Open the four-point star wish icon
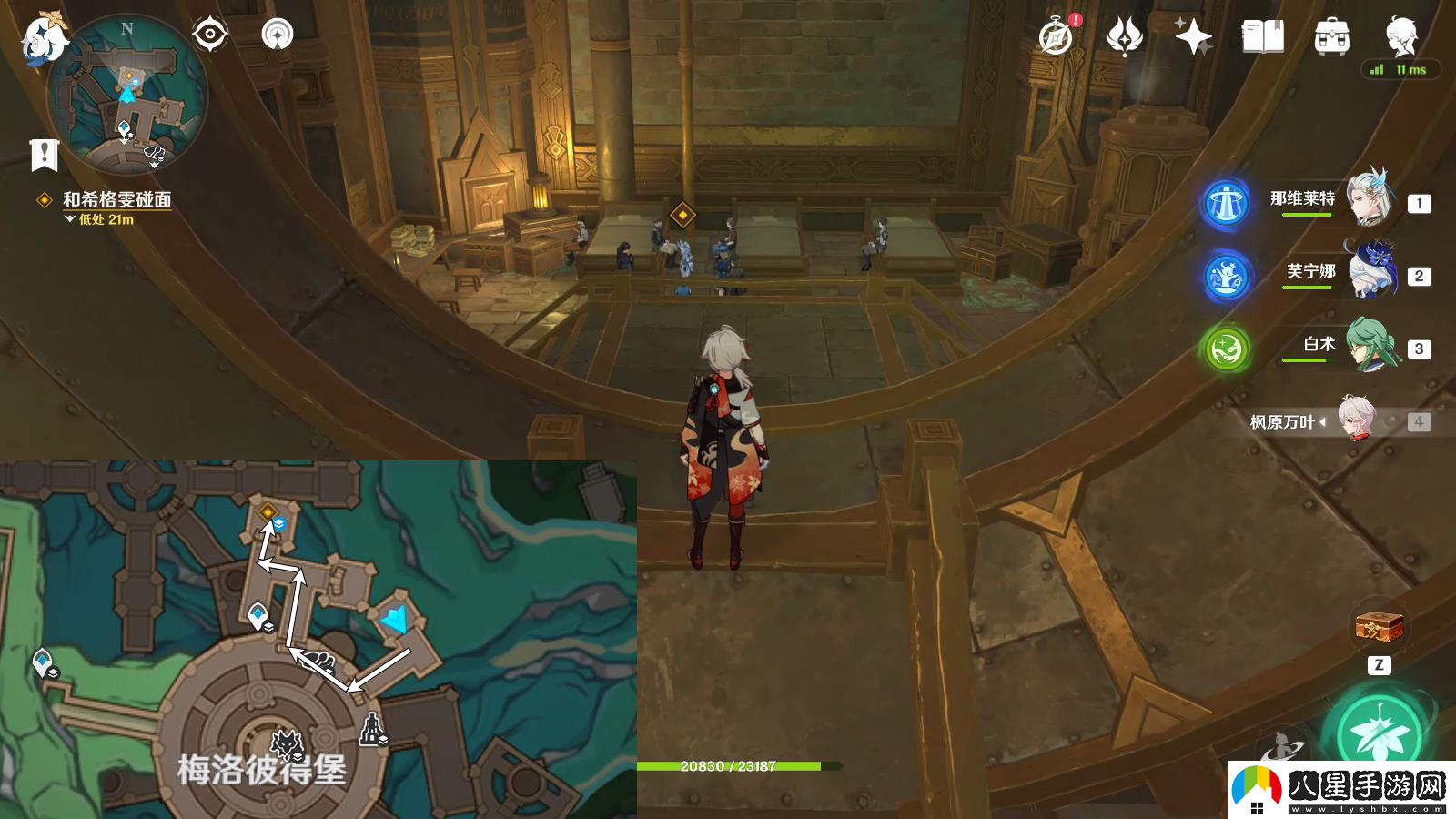The image size is (1456, 819). (1193, 37)
